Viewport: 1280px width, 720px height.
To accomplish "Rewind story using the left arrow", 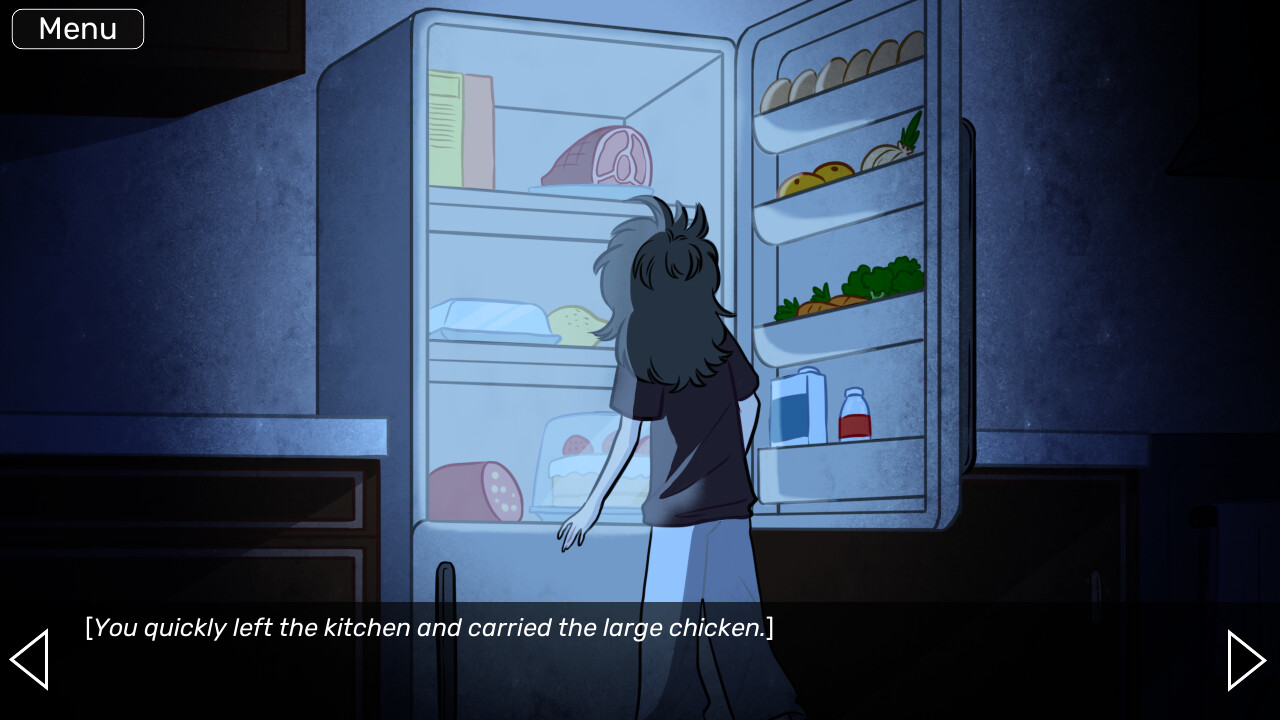I will click(x=30, y=660).
